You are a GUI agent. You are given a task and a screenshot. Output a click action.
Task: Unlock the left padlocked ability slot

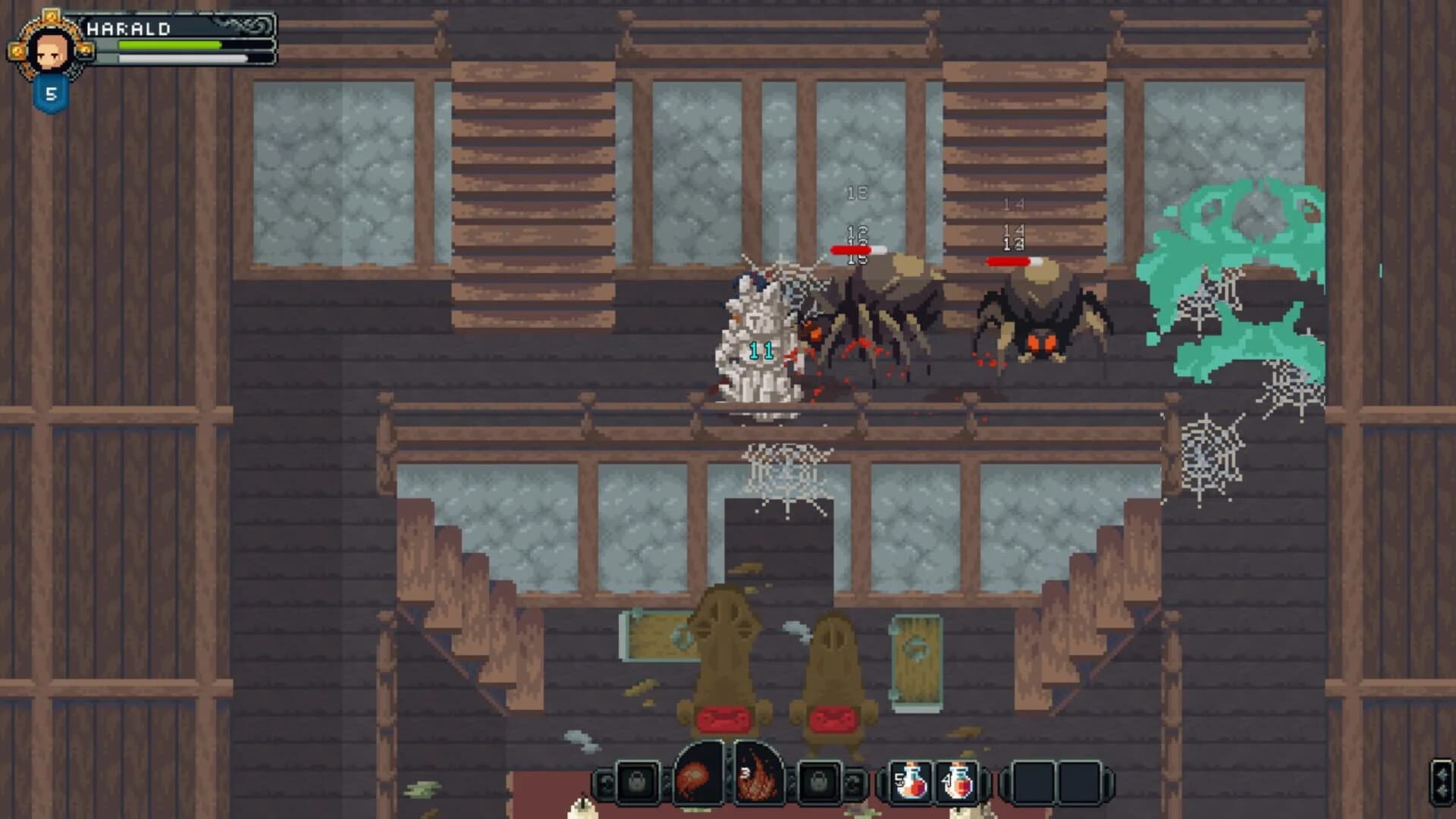pos(636,781)
